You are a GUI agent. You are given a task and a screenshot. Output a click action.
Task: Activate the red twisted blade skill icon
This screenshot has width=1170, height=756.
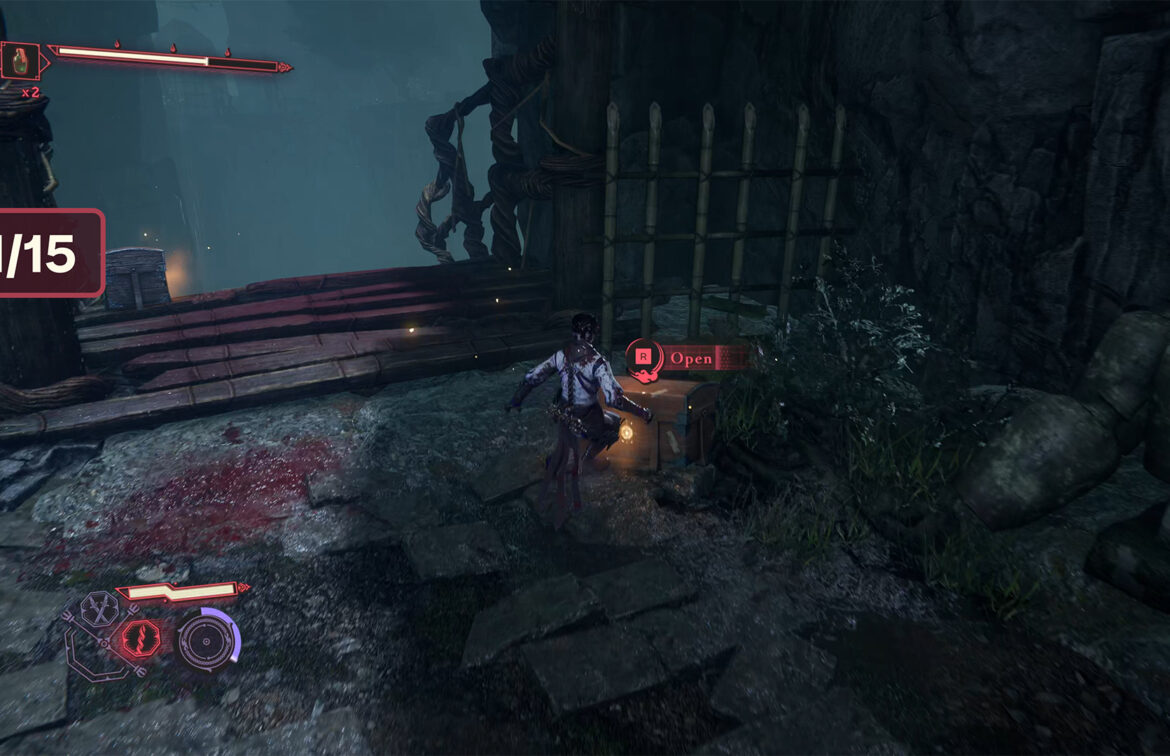click(x=138, y=637)
